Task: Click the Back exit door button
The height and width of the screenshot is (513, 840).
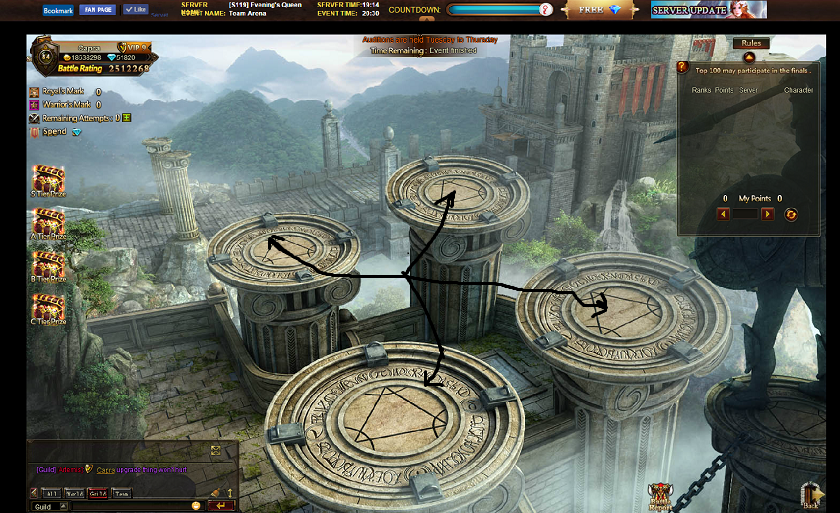Action: coord(812,496)
